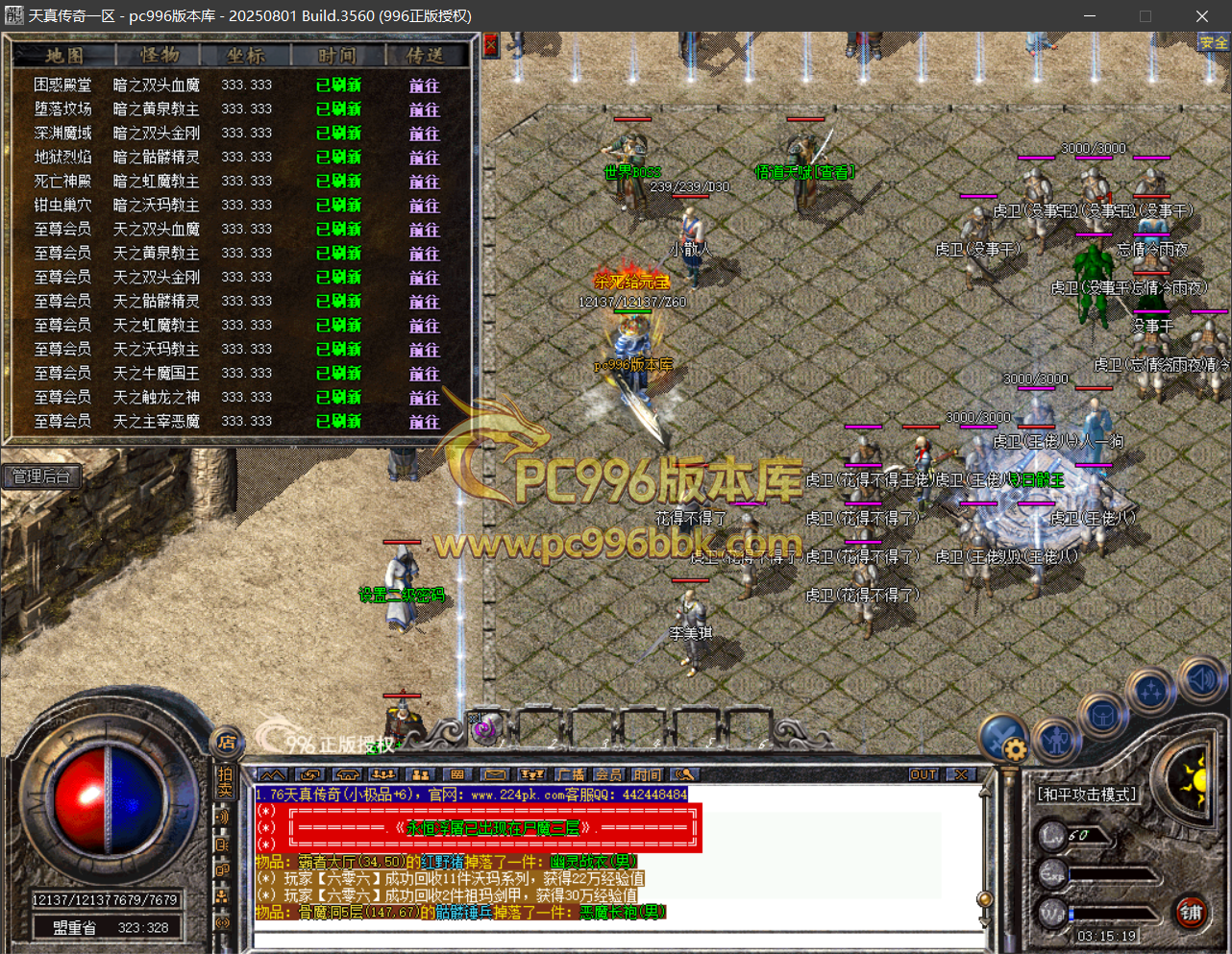The width and height of the screenshot is (1232, 954).
Task: Open the skills sparkle icon
Action: [x=1151, y=690]
